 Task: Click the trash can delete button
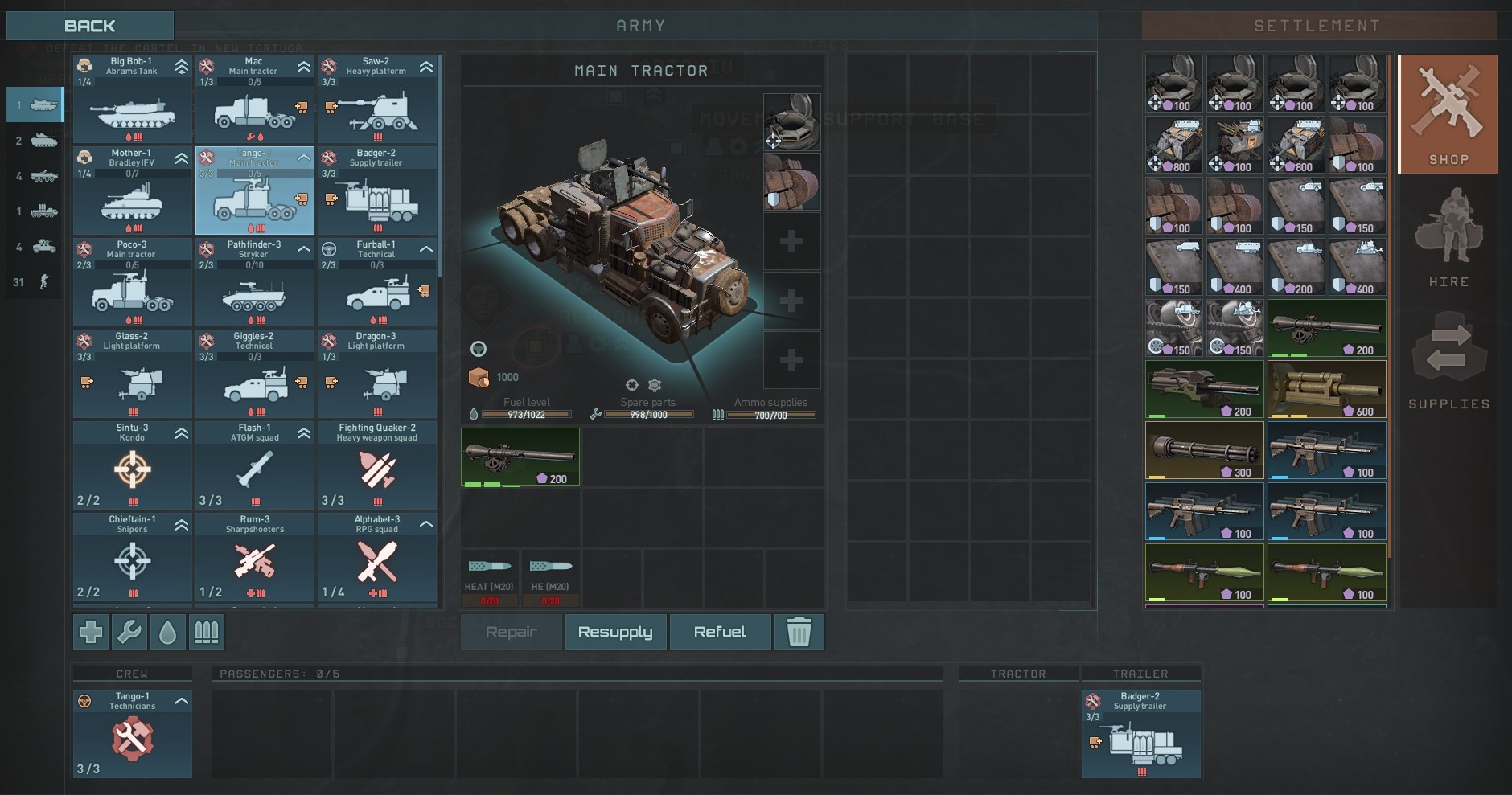tap(799, 632)
